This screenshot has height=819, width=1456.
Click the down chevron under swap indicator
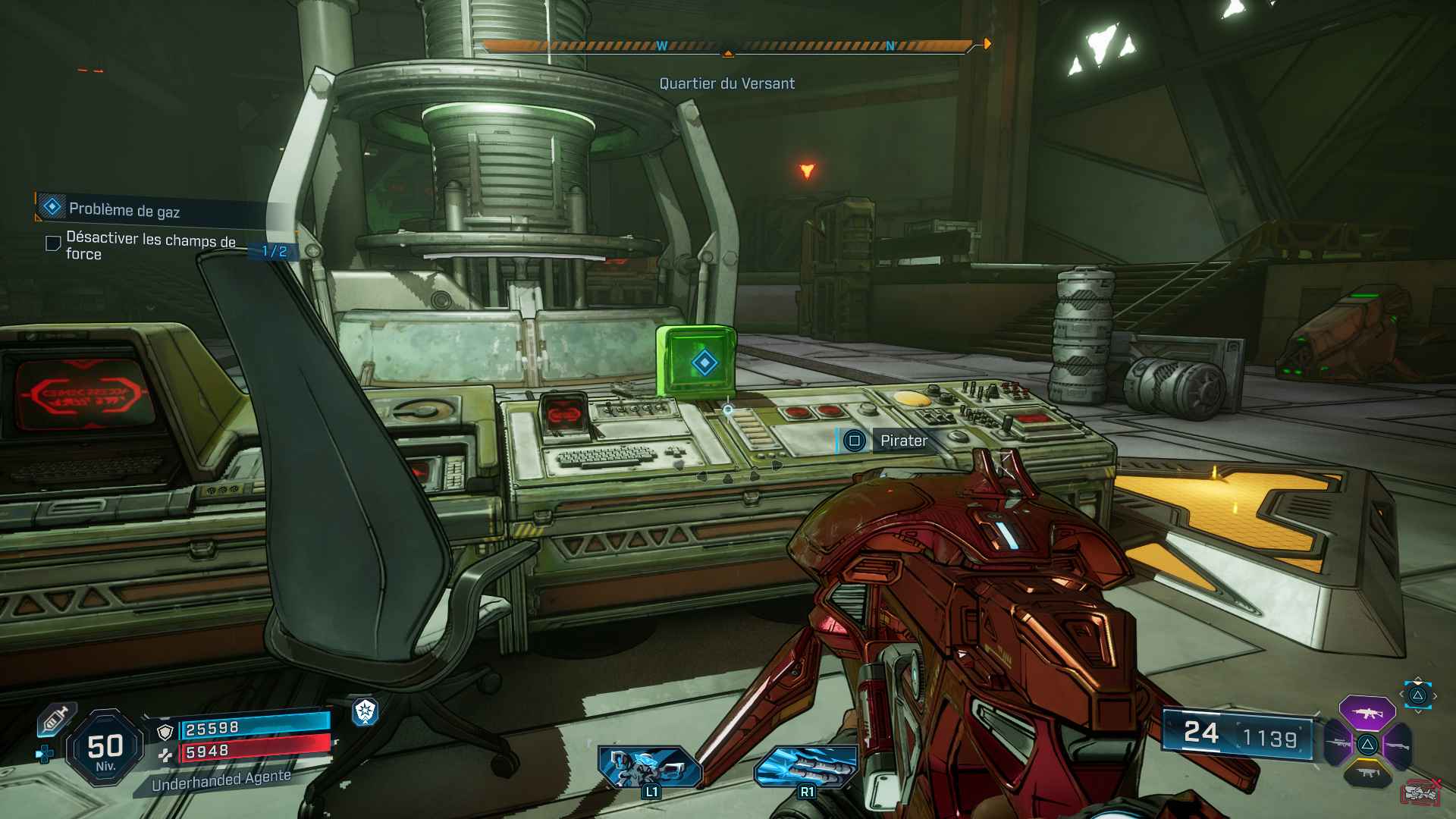point(1418,713)
